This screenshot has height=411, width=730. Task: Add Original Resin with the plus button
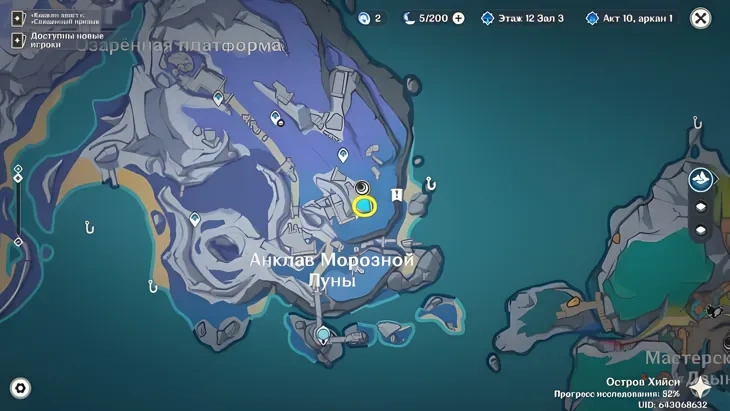[458, 18]
